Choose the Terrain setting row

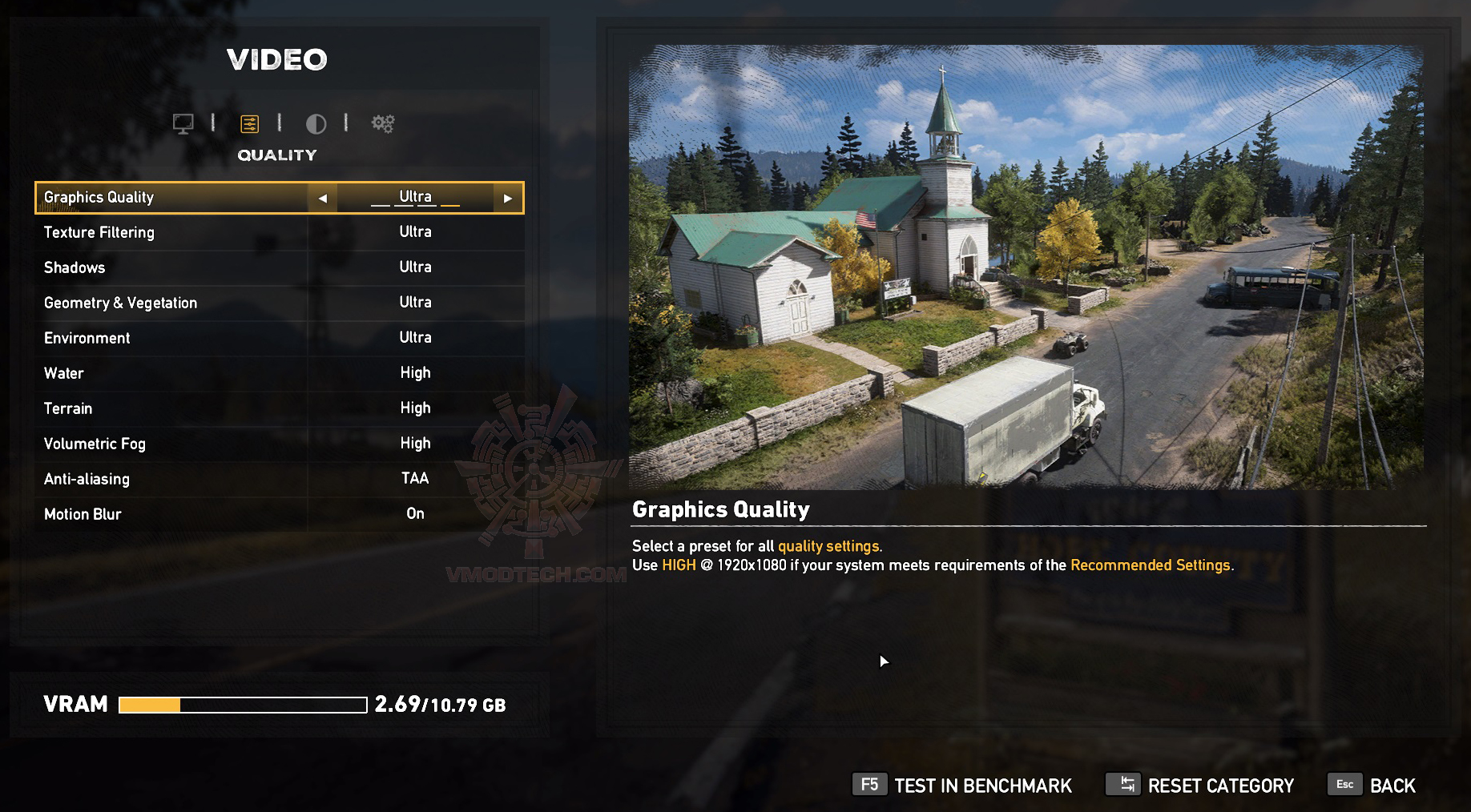tap(279, 408)
